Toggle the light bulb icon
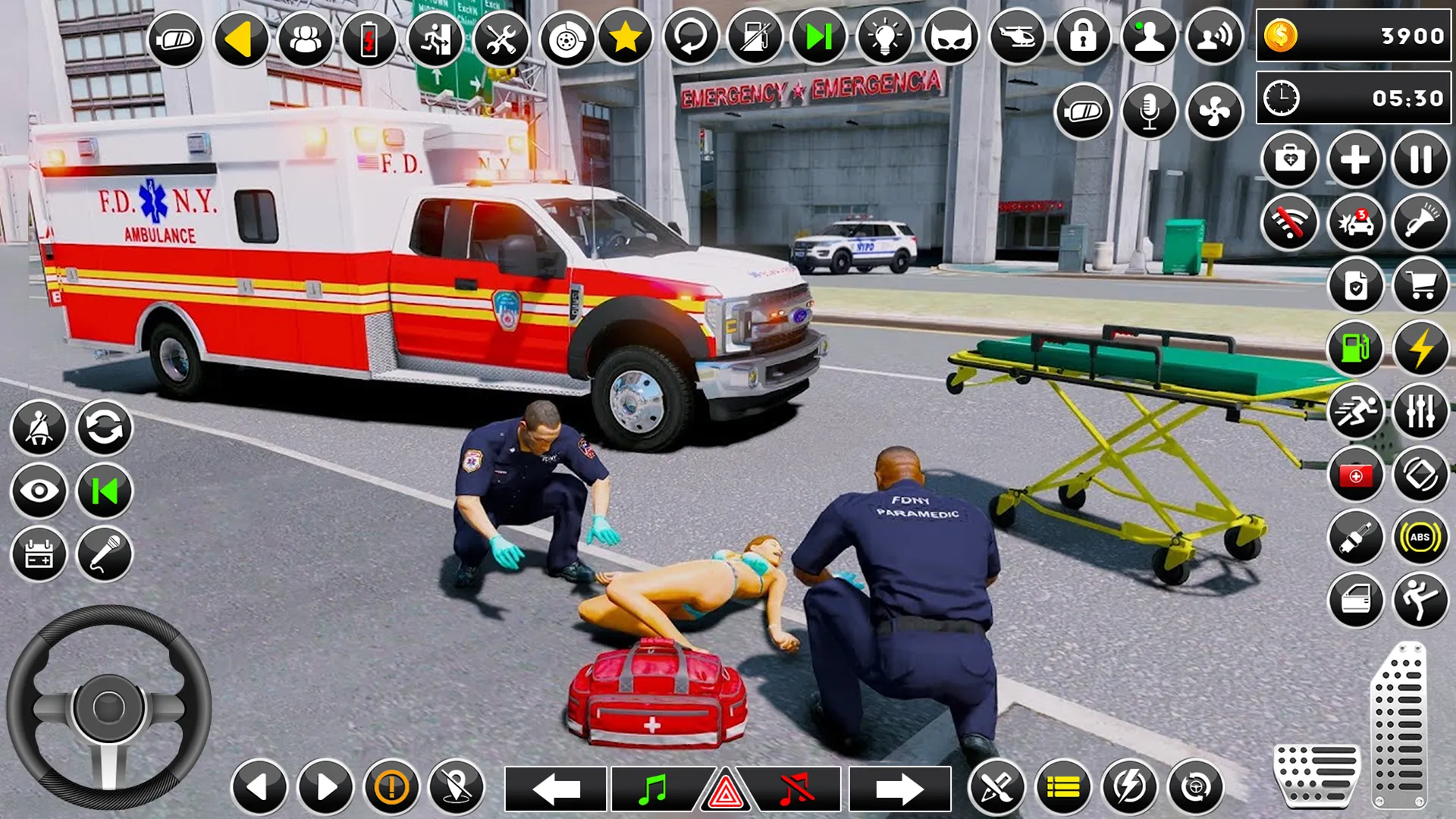Screen dimensions: 1456x819 884,37
